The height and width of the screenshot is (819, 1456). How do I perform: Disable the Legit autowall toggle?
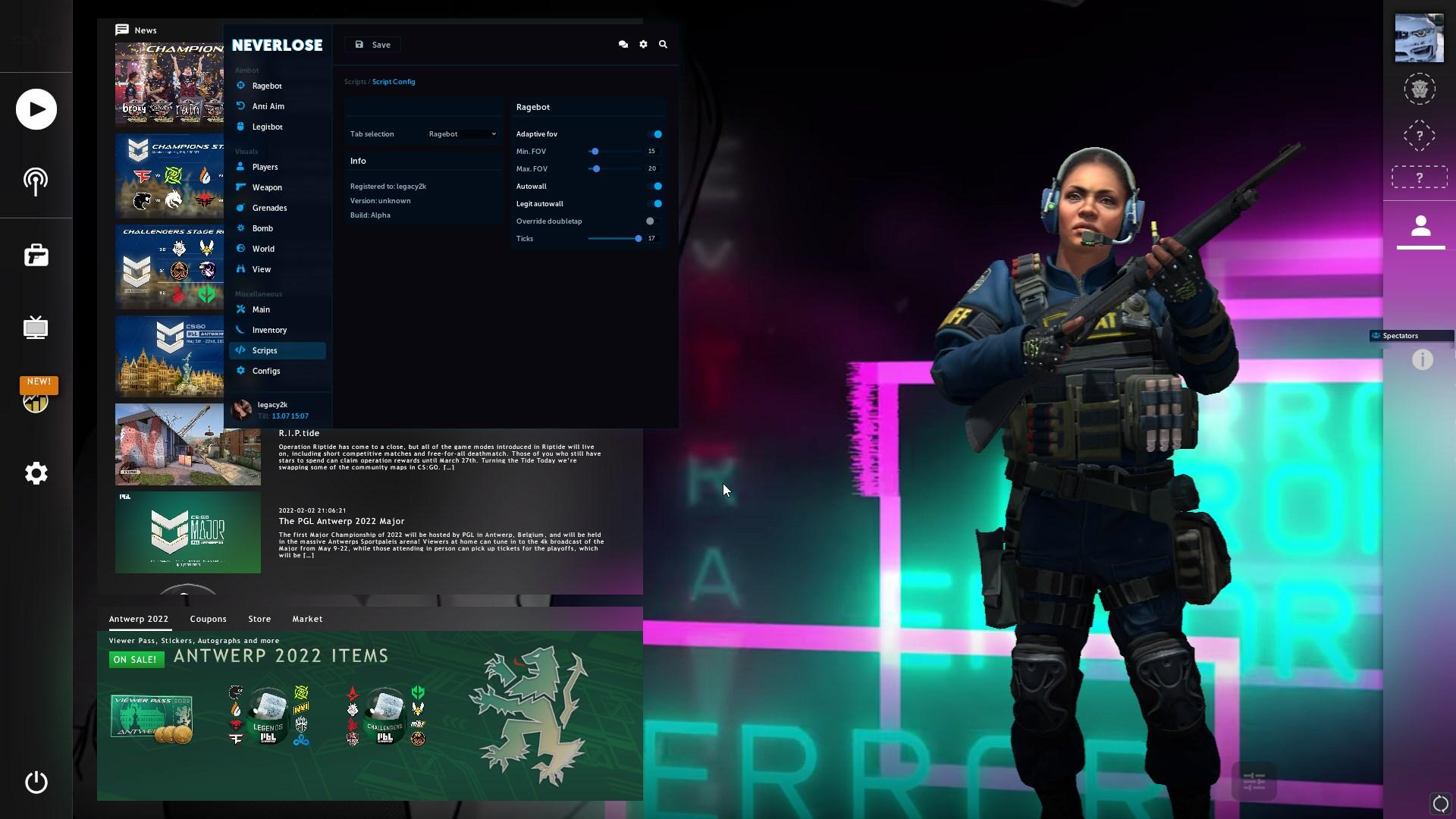tap(657, 203)
